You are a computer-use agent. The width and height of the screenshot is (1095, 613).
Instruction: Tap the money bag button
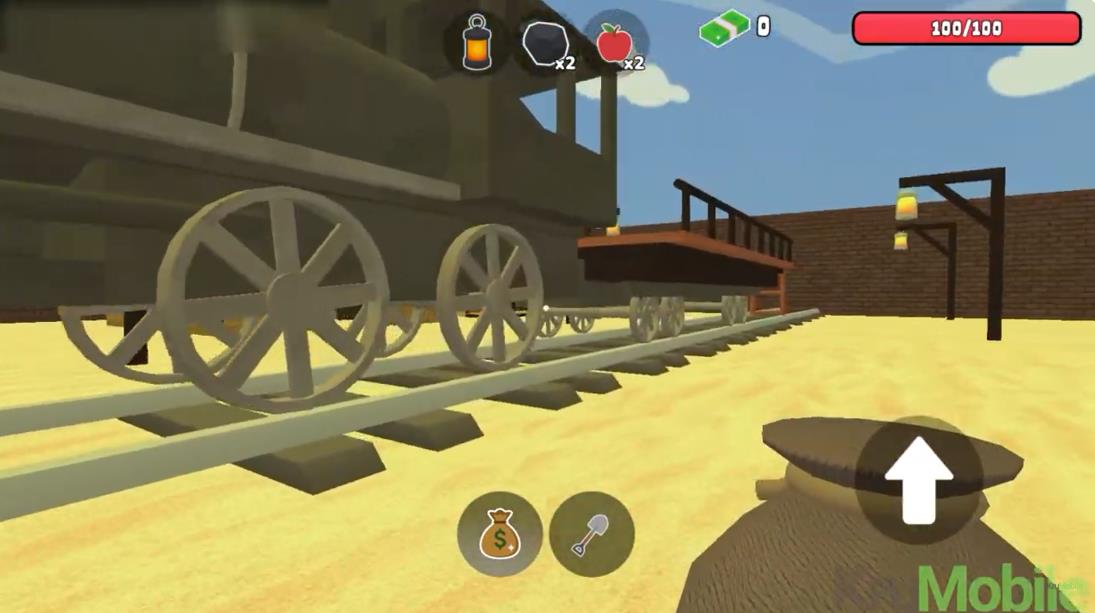tap(499, 534)
